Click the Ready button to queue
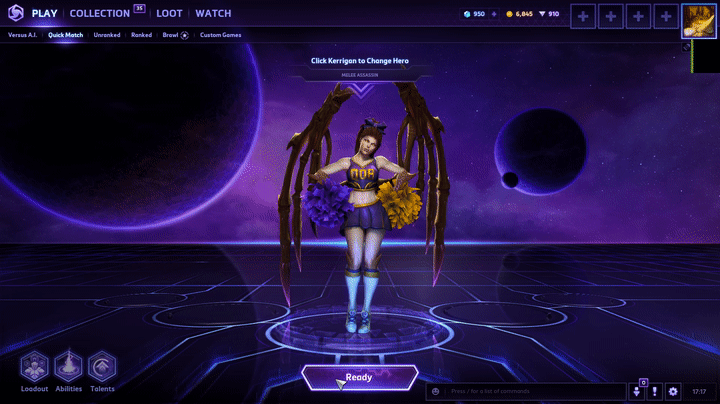720x404 pixels. pyautogui.click(x=359, y=378)
